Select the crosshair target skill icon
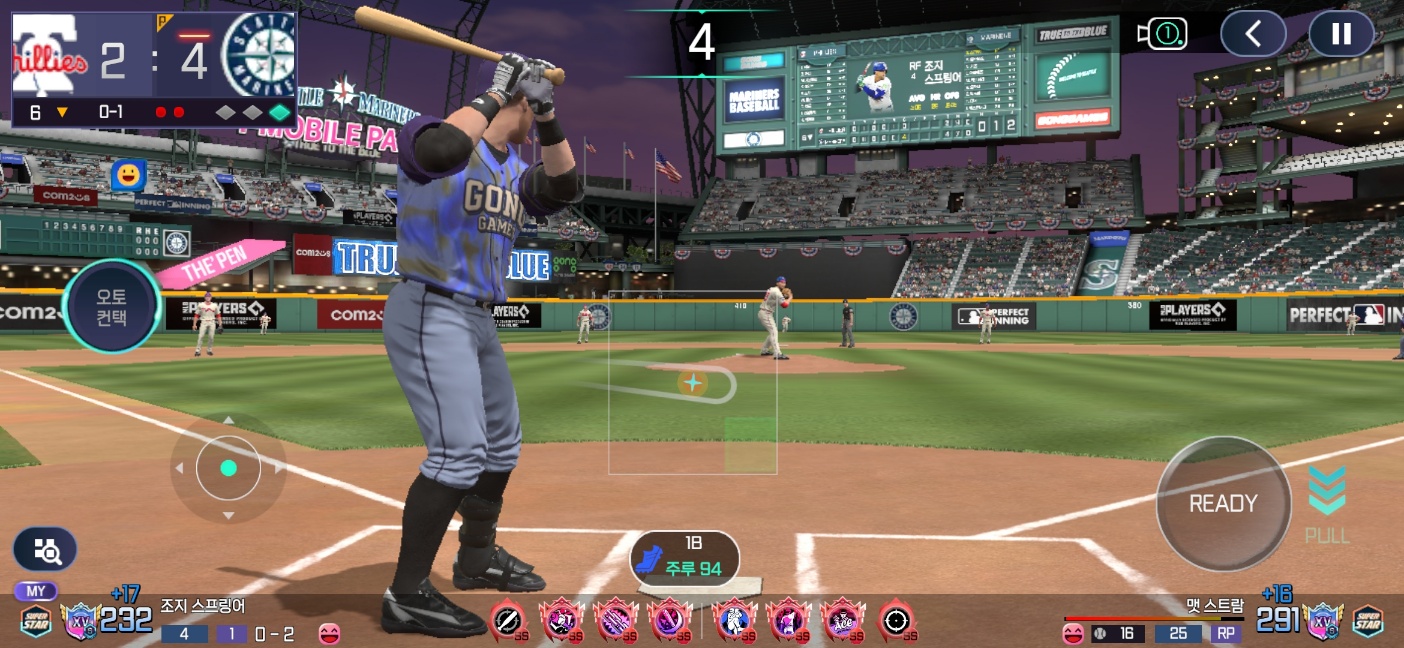The image size is (1404, 648). tap(897, 622)
